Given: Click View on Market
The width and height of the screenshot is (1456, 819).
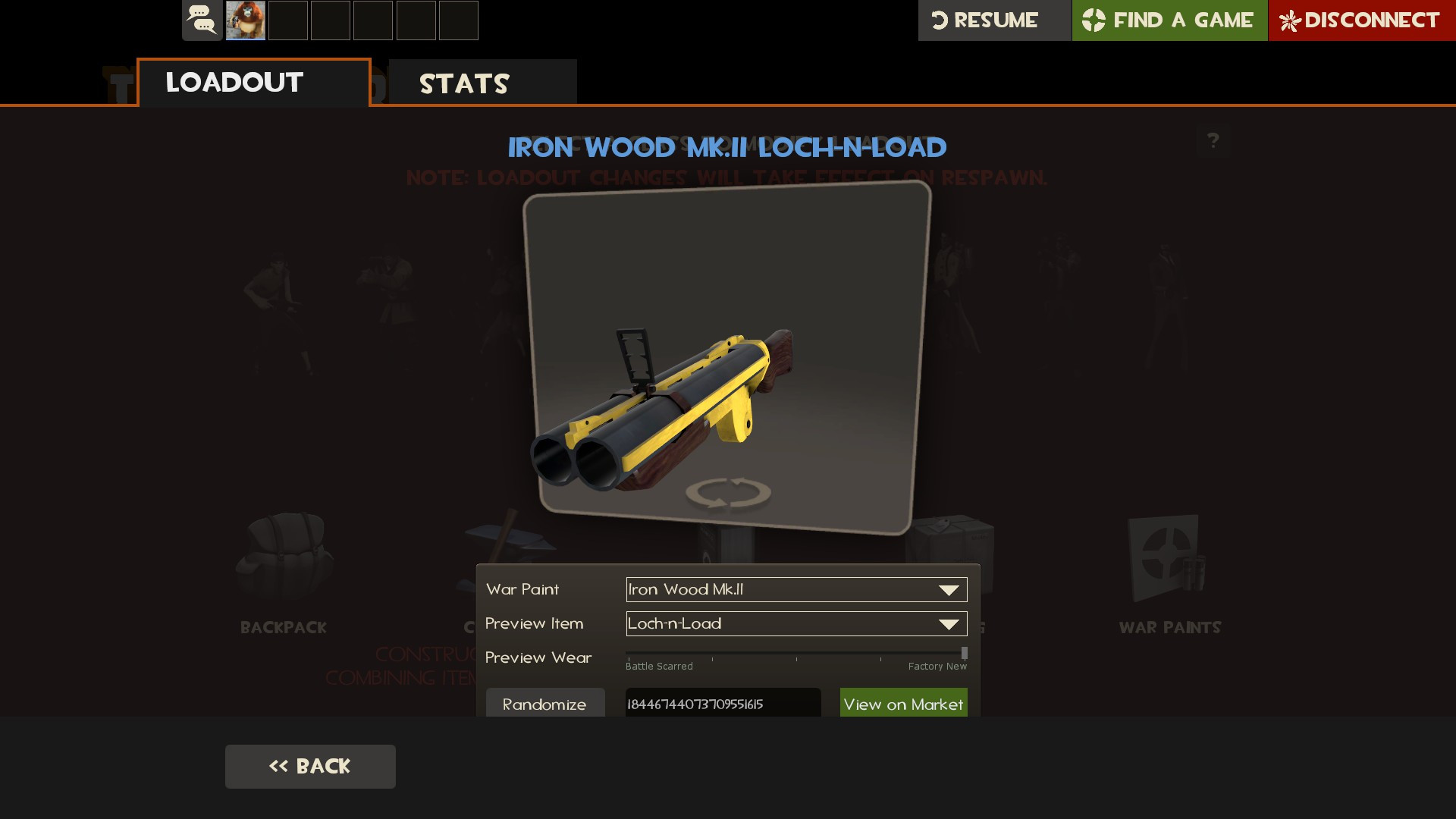Looking at the screenshot, I should pyautogui.click(x=903, y=704).
